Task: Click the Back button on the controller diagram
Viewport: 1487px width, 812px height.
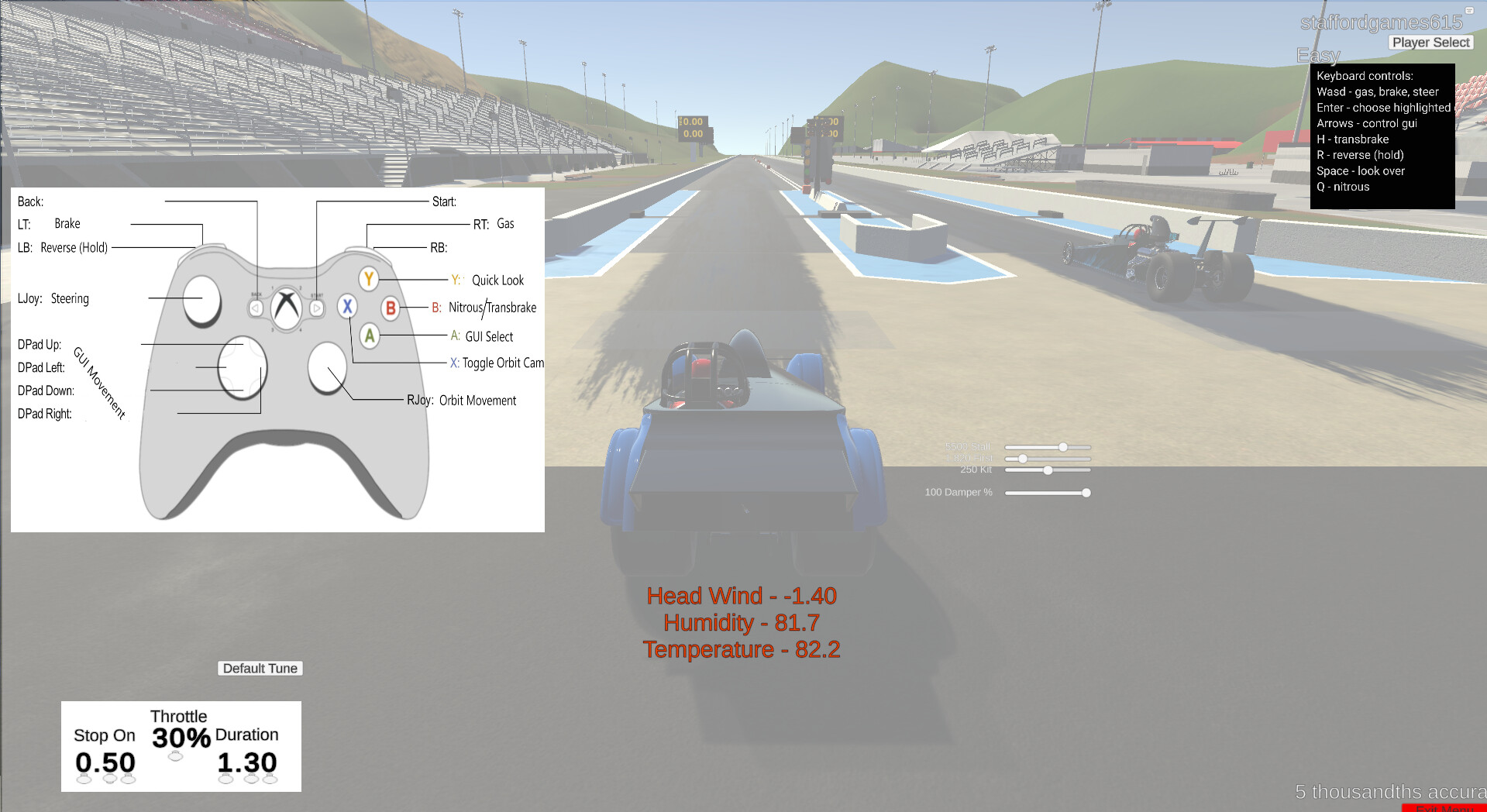Action: pyautogui.click(x=256, y=306)
